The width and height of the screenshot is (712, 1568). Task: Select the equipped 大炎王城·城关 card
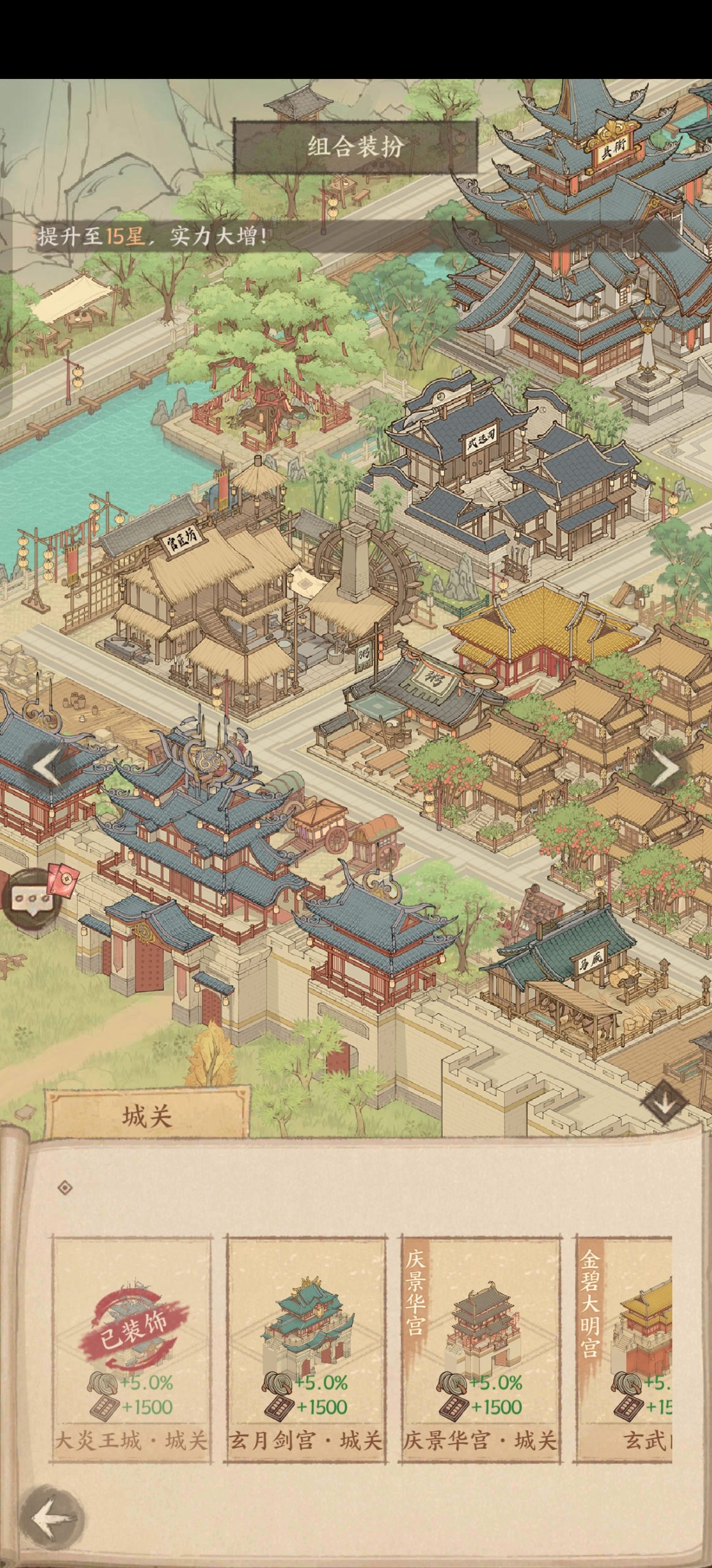pyautogui.click(x=132, y=1347)
